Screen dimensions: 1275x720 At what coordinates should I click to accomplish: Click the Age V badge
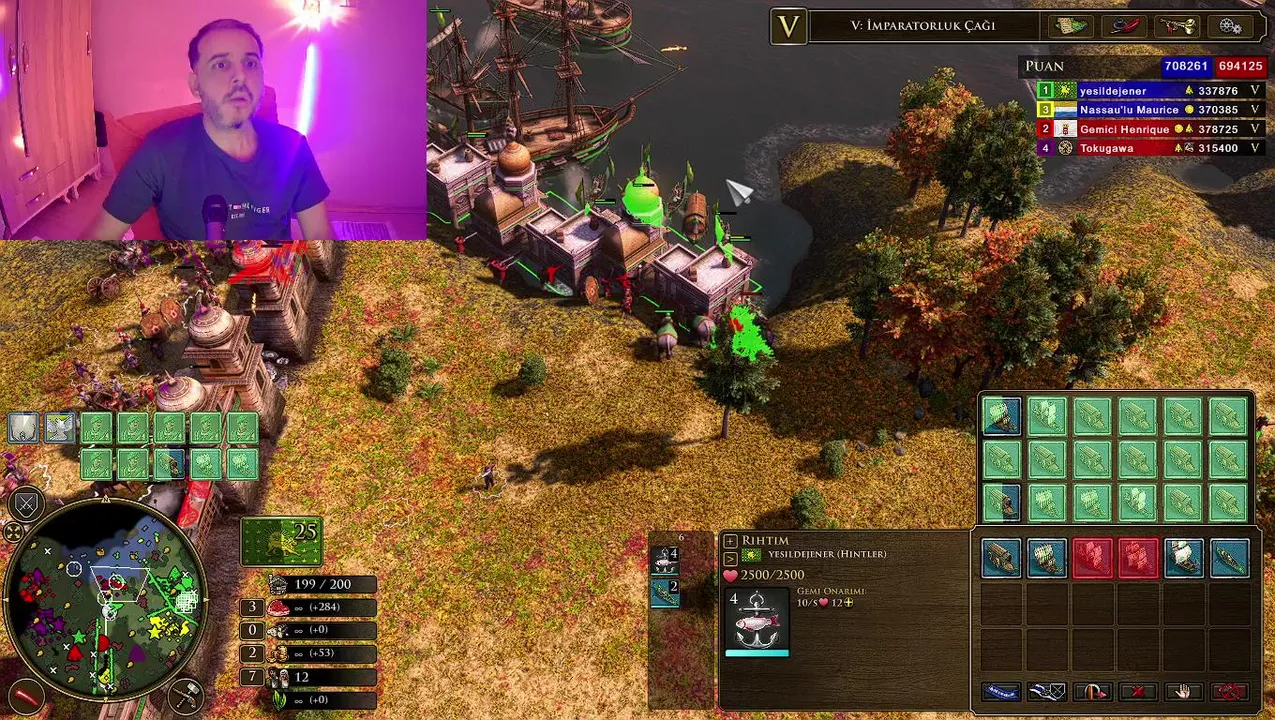(x=788, y=26)
